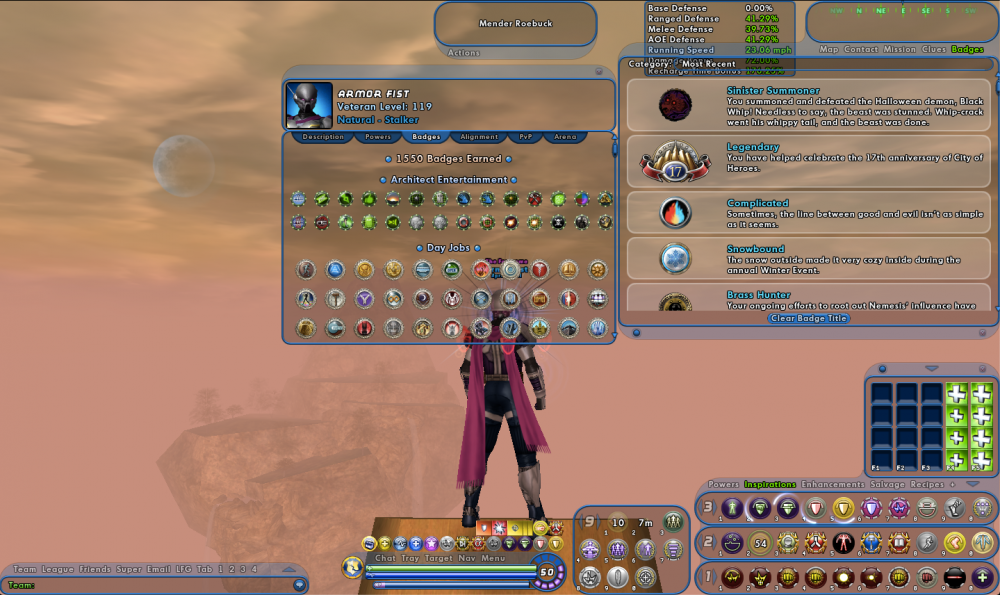Switch navigation window to the Map tab

click(829, 49)
